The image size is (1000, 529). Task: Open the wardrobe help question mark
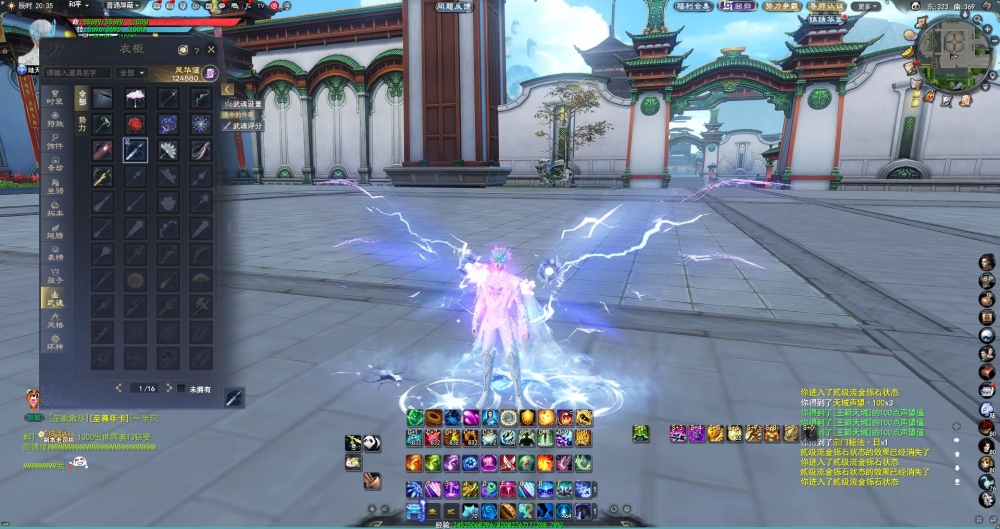(197, 49)
